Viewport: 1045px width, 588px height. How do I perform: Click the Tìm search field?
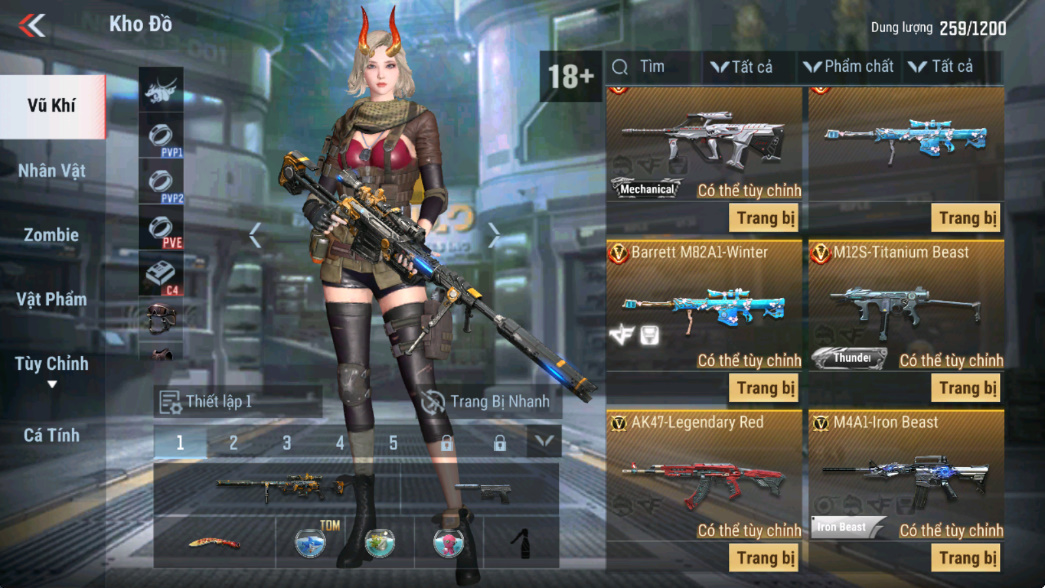(x=655, y=67)
